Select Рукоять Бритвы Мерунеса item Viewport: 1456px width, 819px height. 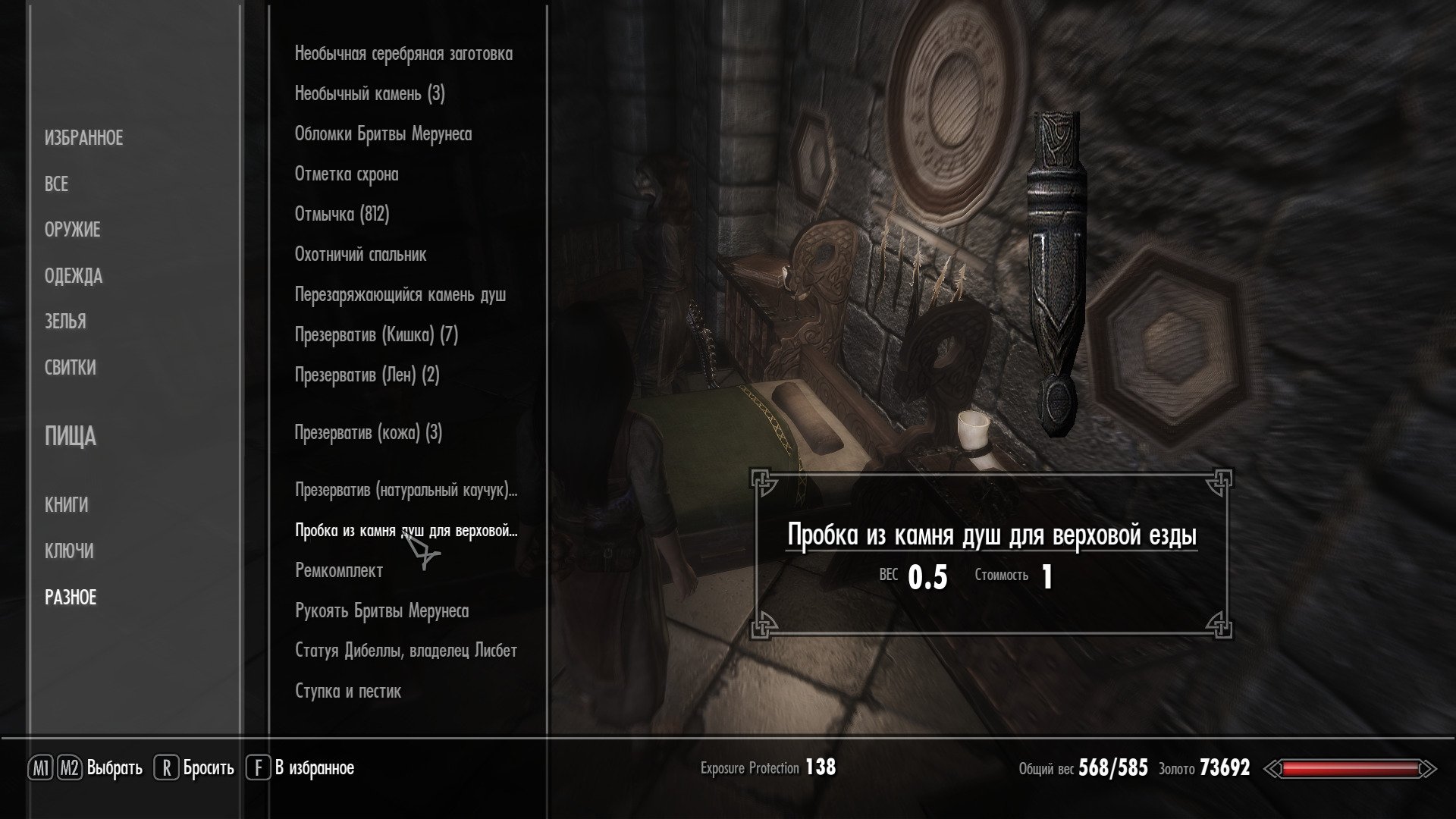[x=381, y=611]
